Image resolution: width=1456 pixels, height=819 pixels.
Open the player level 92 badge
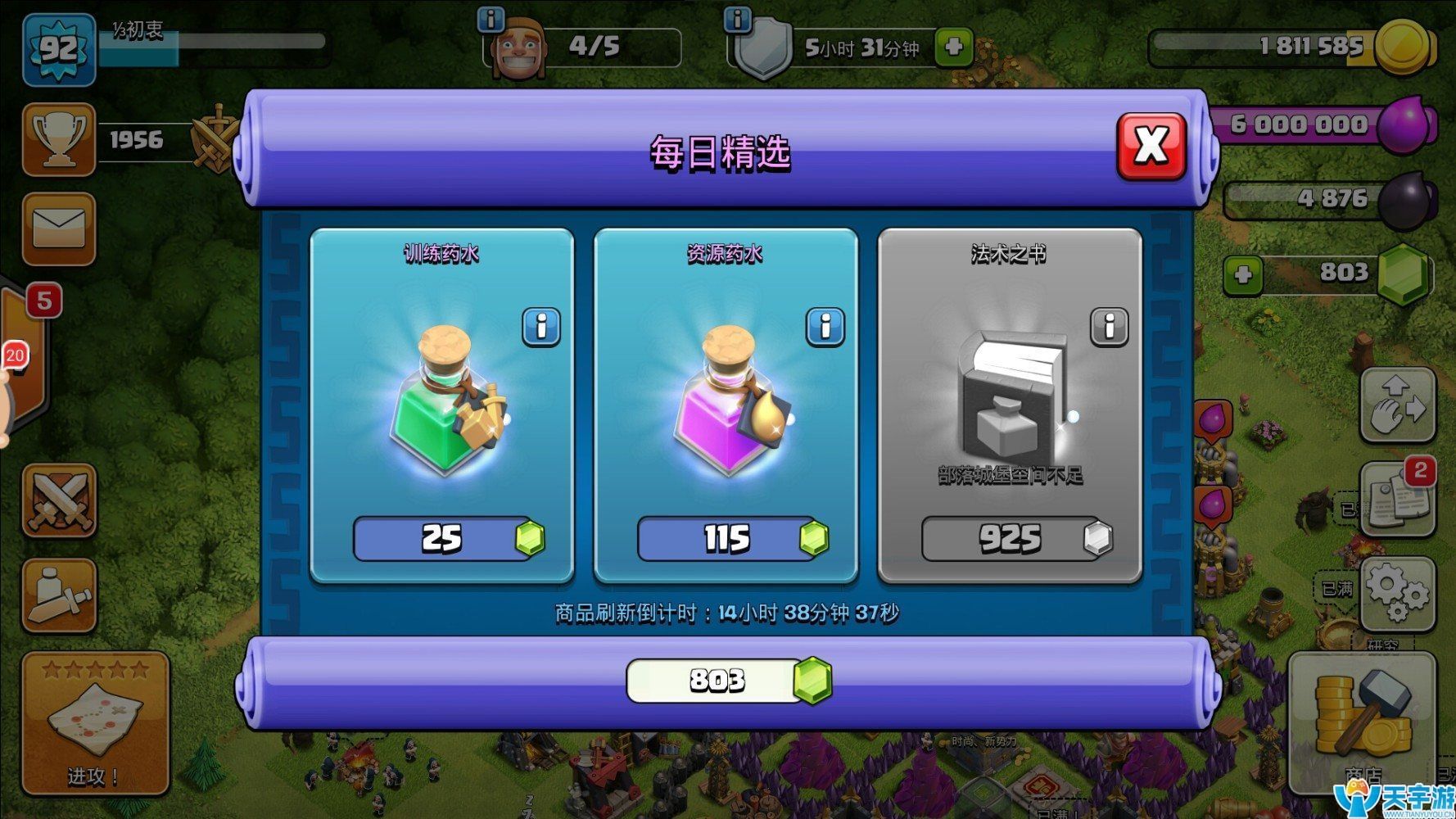[59, 49]
